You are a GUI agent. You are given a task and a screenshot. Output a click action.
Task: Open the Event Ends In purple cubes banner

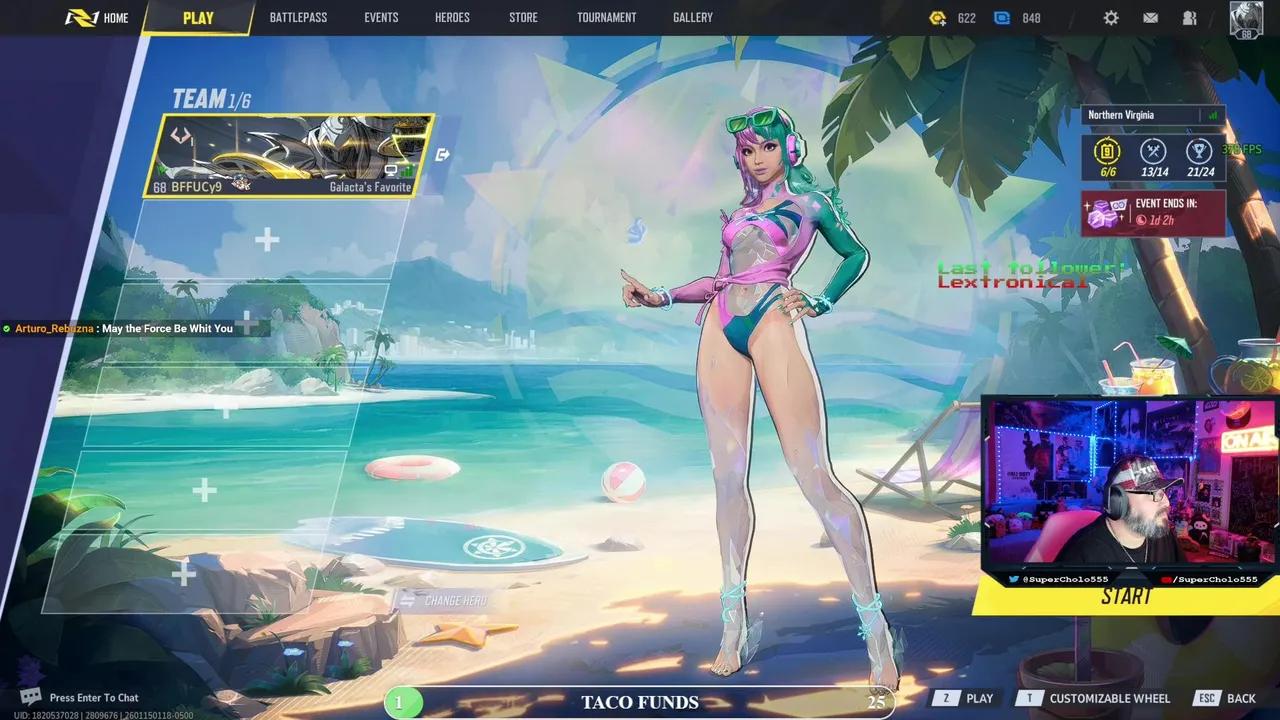pos(1153,212)
